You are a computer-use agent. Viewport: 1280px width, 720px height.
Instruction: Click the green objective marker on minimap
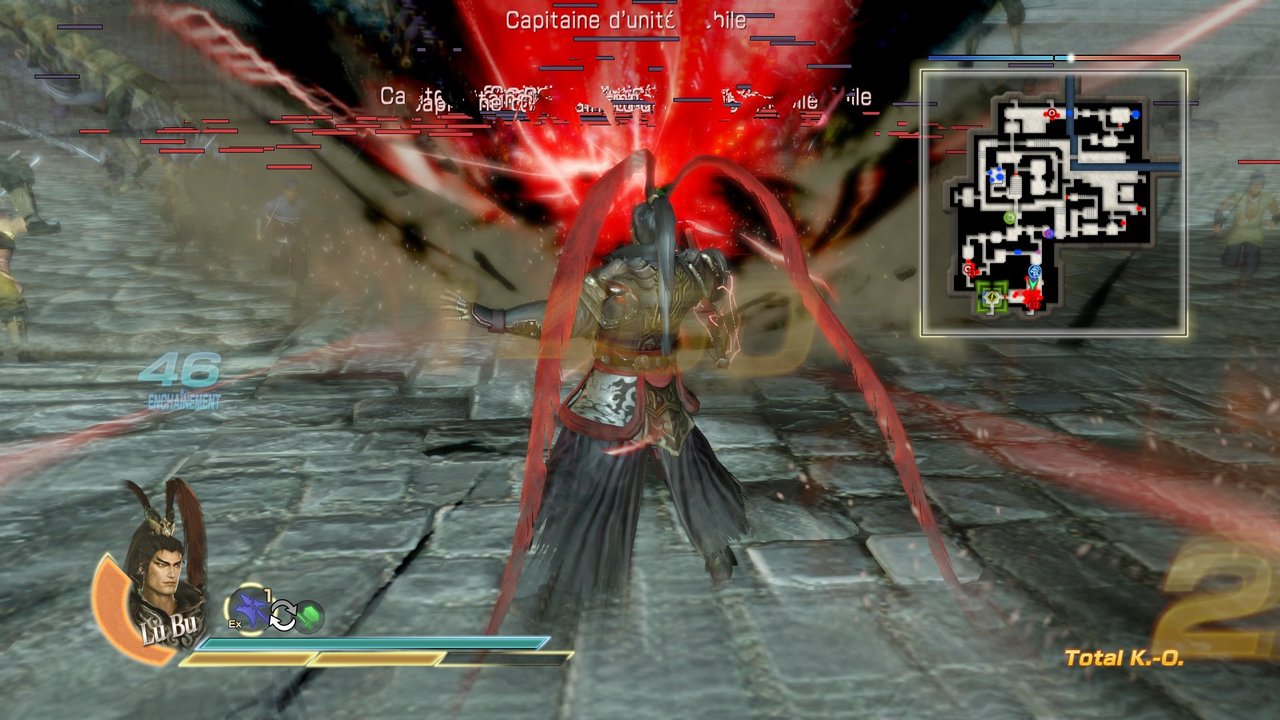[992, 297]
